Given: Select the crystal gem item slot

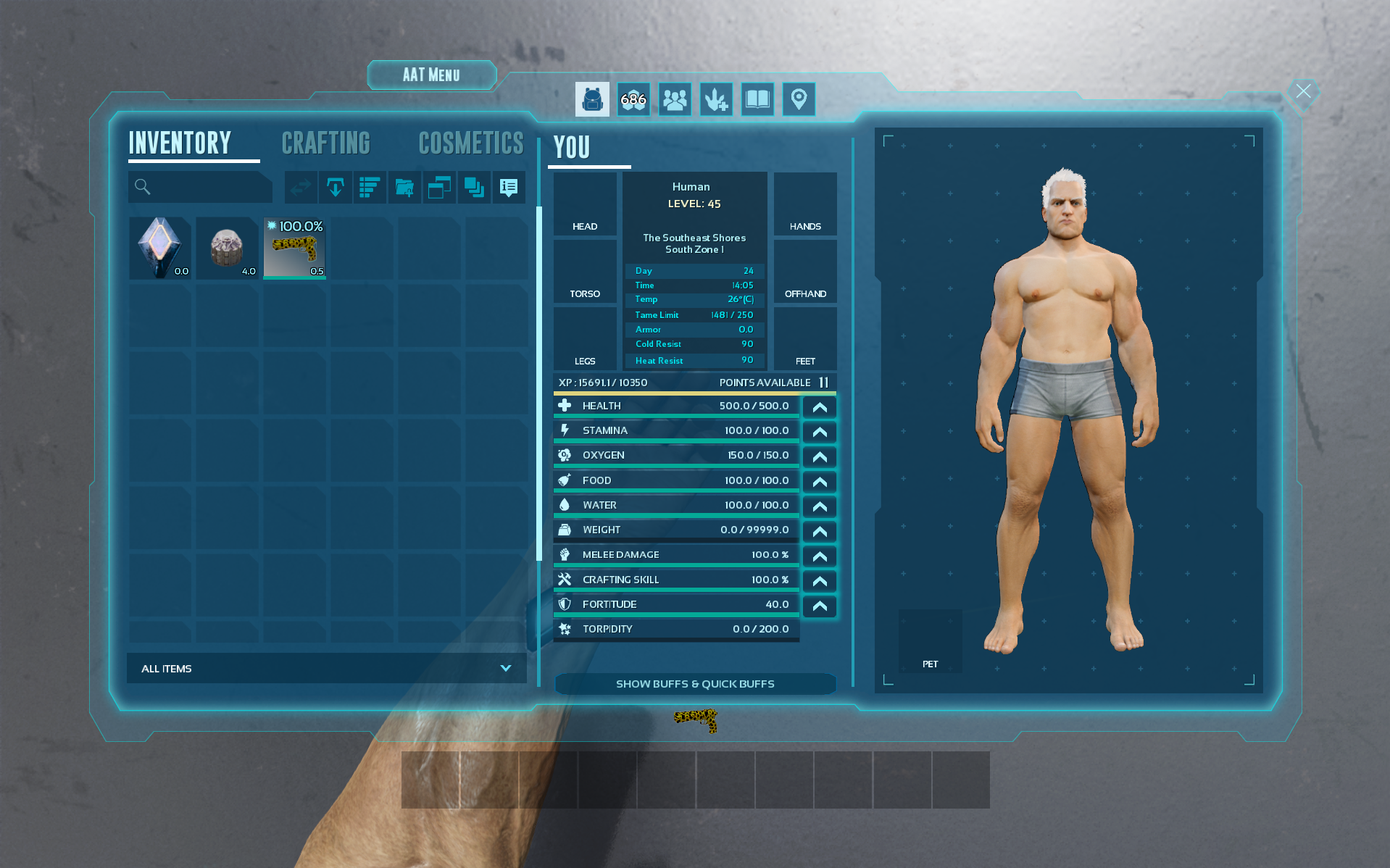Looking at the screenshot, I should click(x=160, y=248).
